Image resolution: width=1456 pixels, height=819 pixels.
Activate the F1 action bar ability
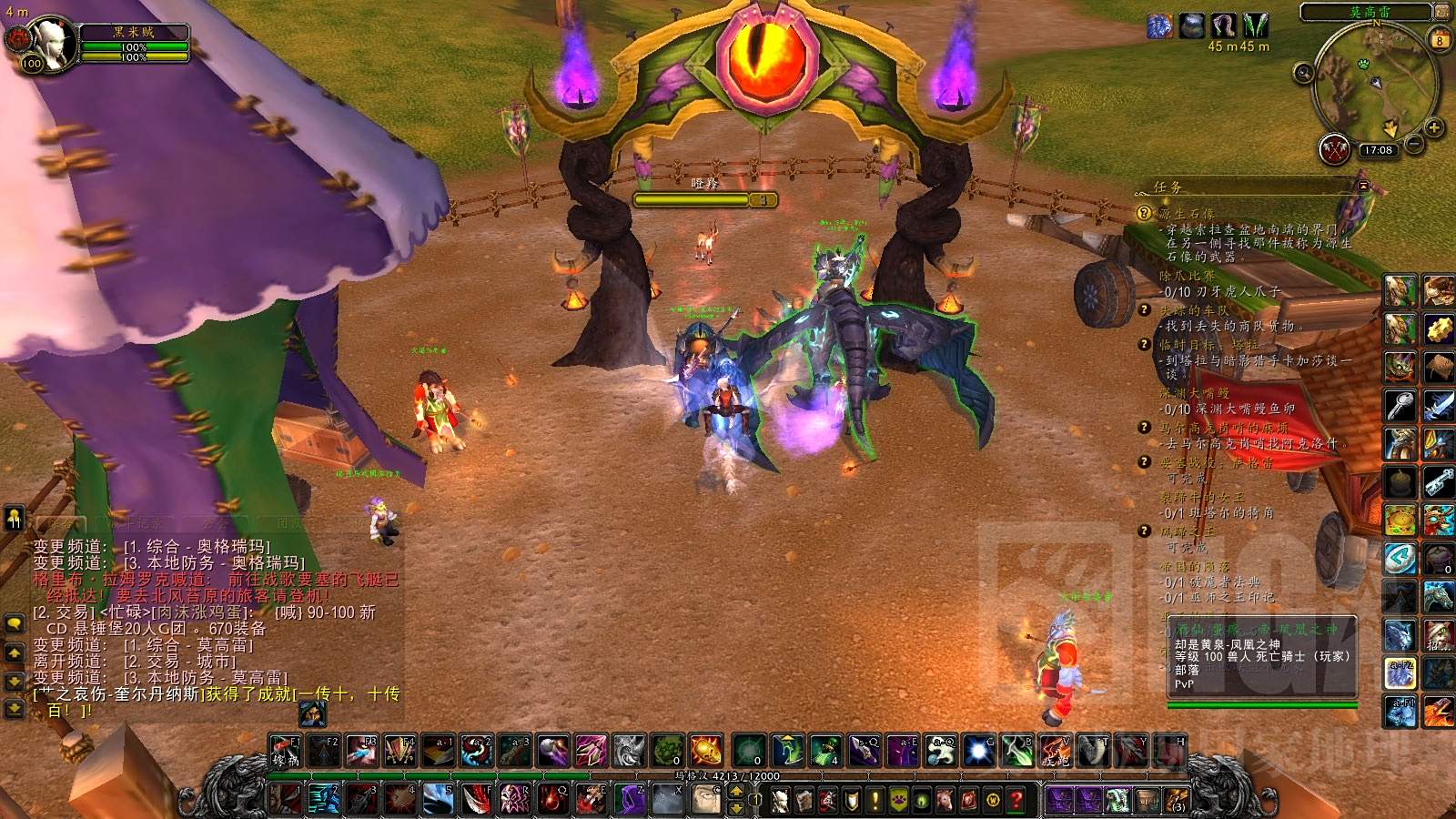tap(285, 751)
